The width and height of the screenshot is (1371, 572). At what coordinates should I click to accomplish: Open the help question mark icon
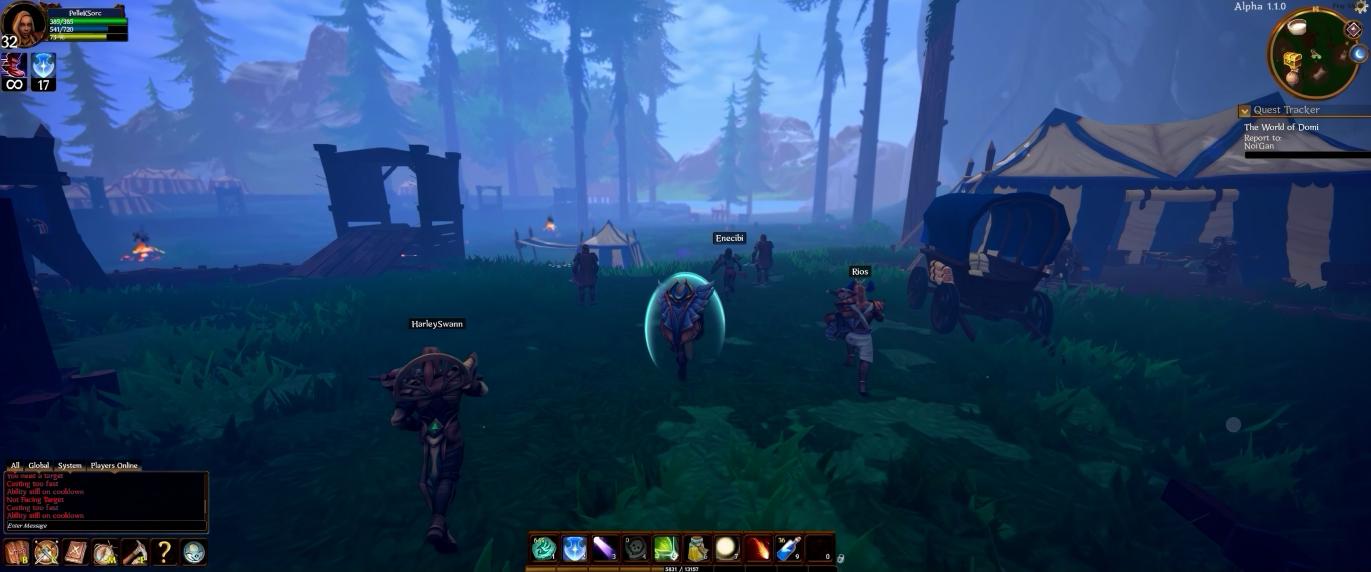pyautogui.click(x=165, y=552)
